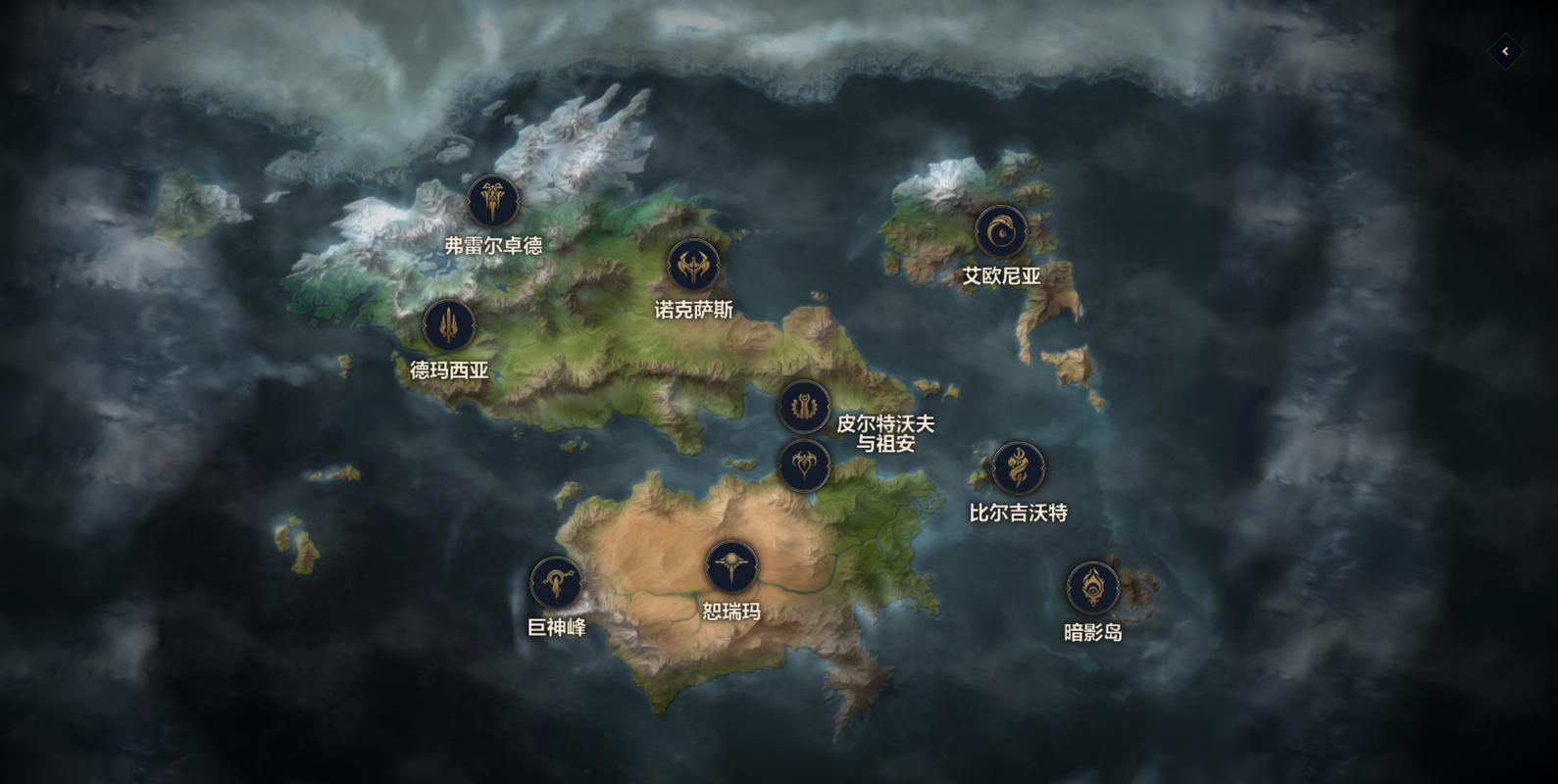
Task: Click the 德玛西亚 (Demacia) region marker
Action: tap(449, 325)
